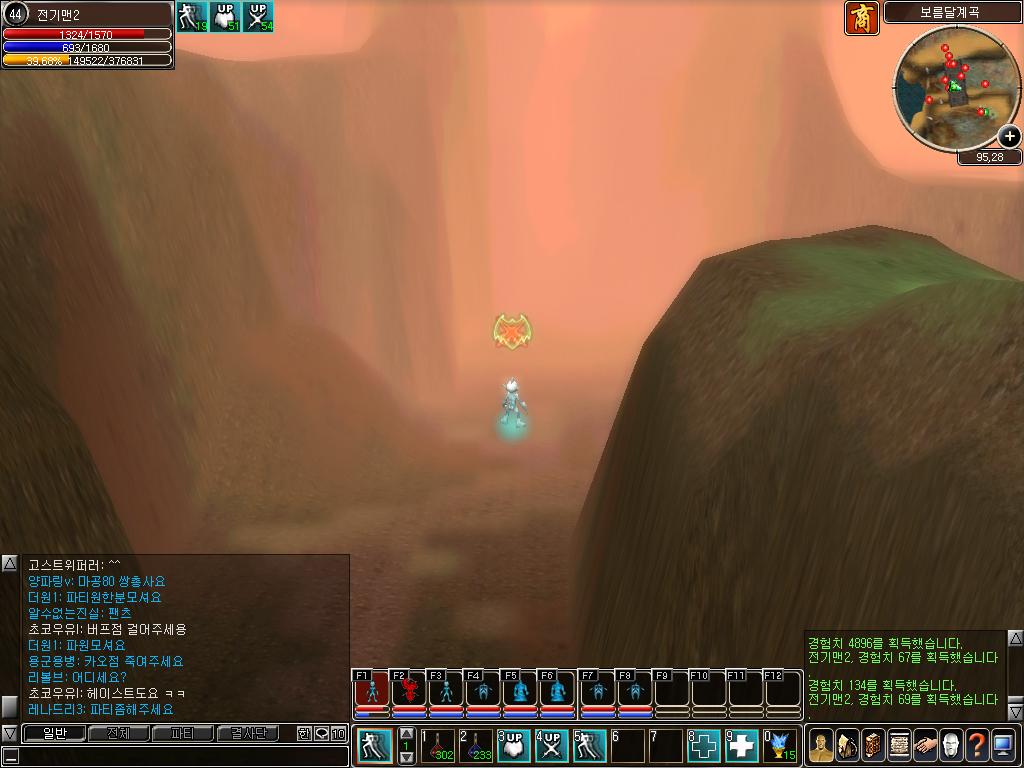
Task: Select the 결사단 chat tab
Action: [x=248, y=733]
